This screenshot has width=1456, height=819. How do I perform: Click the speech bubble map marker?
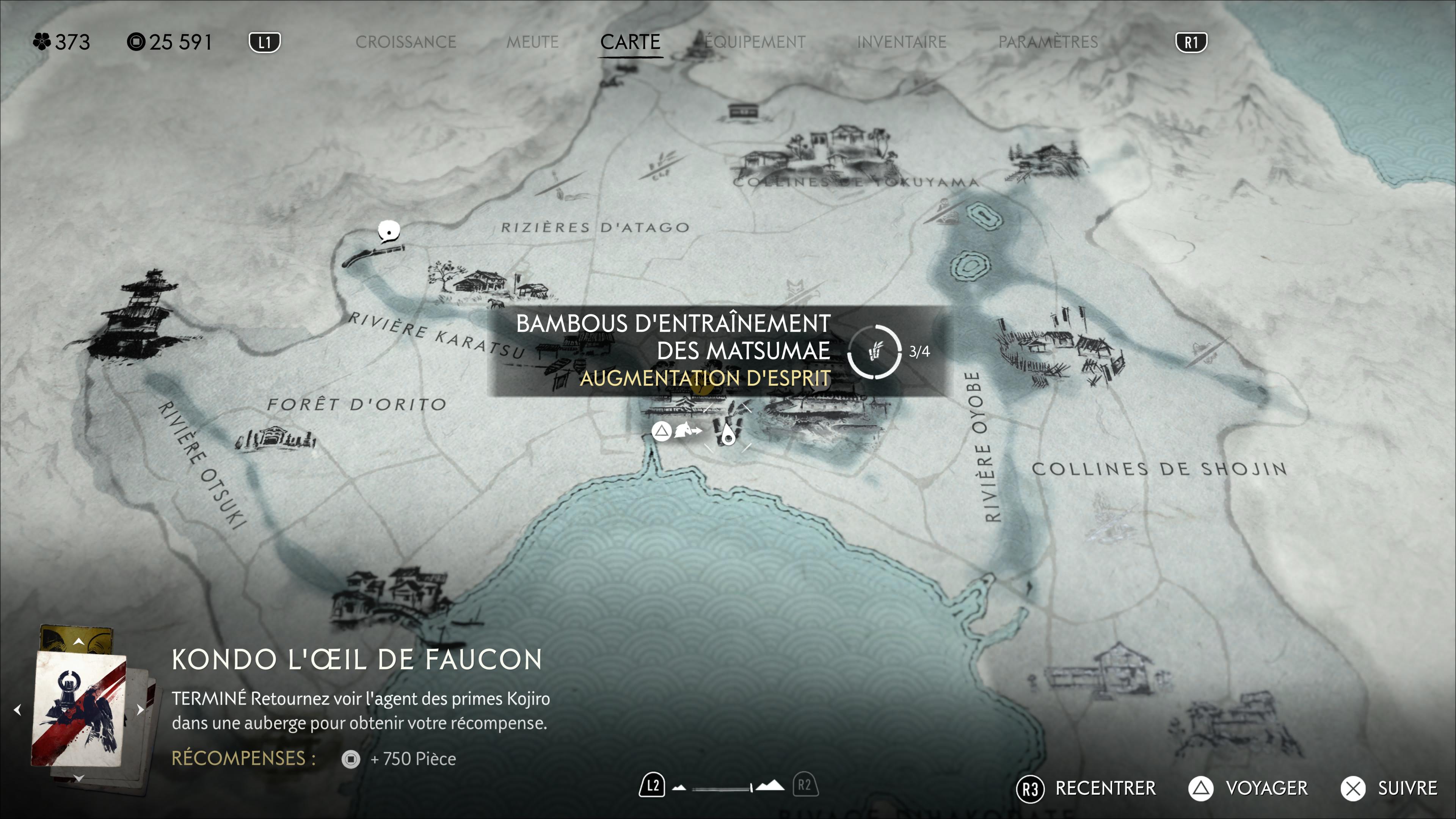coord(389,231)
